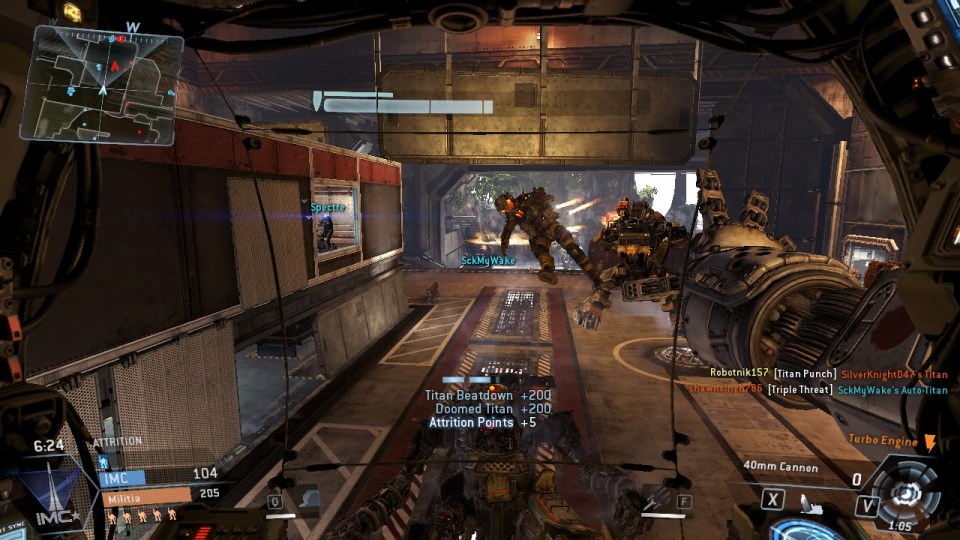Activate the left tactical ability icon
The image size is (960, 540).
pos(307,500)
